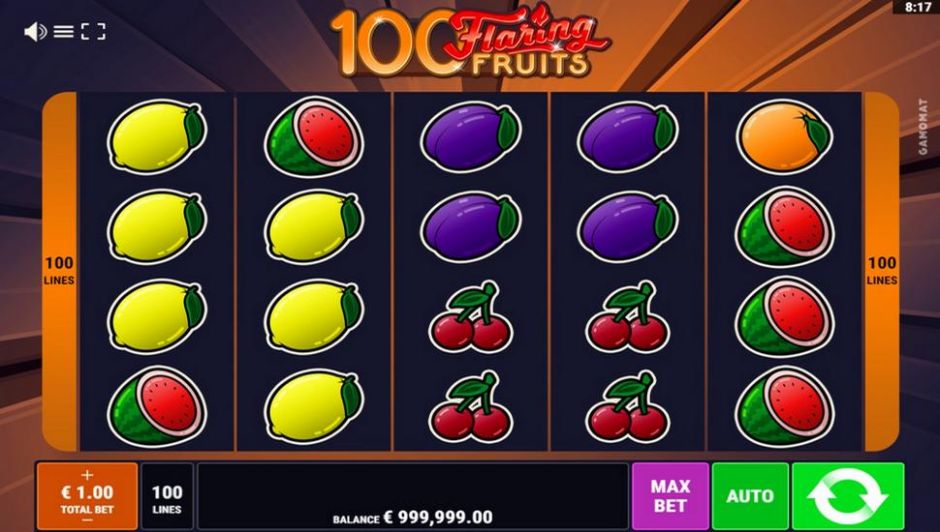Select the MAX BET button
The width and height of the screenshot is (940, 532).
pyautogui.click(x=670, y=496)
